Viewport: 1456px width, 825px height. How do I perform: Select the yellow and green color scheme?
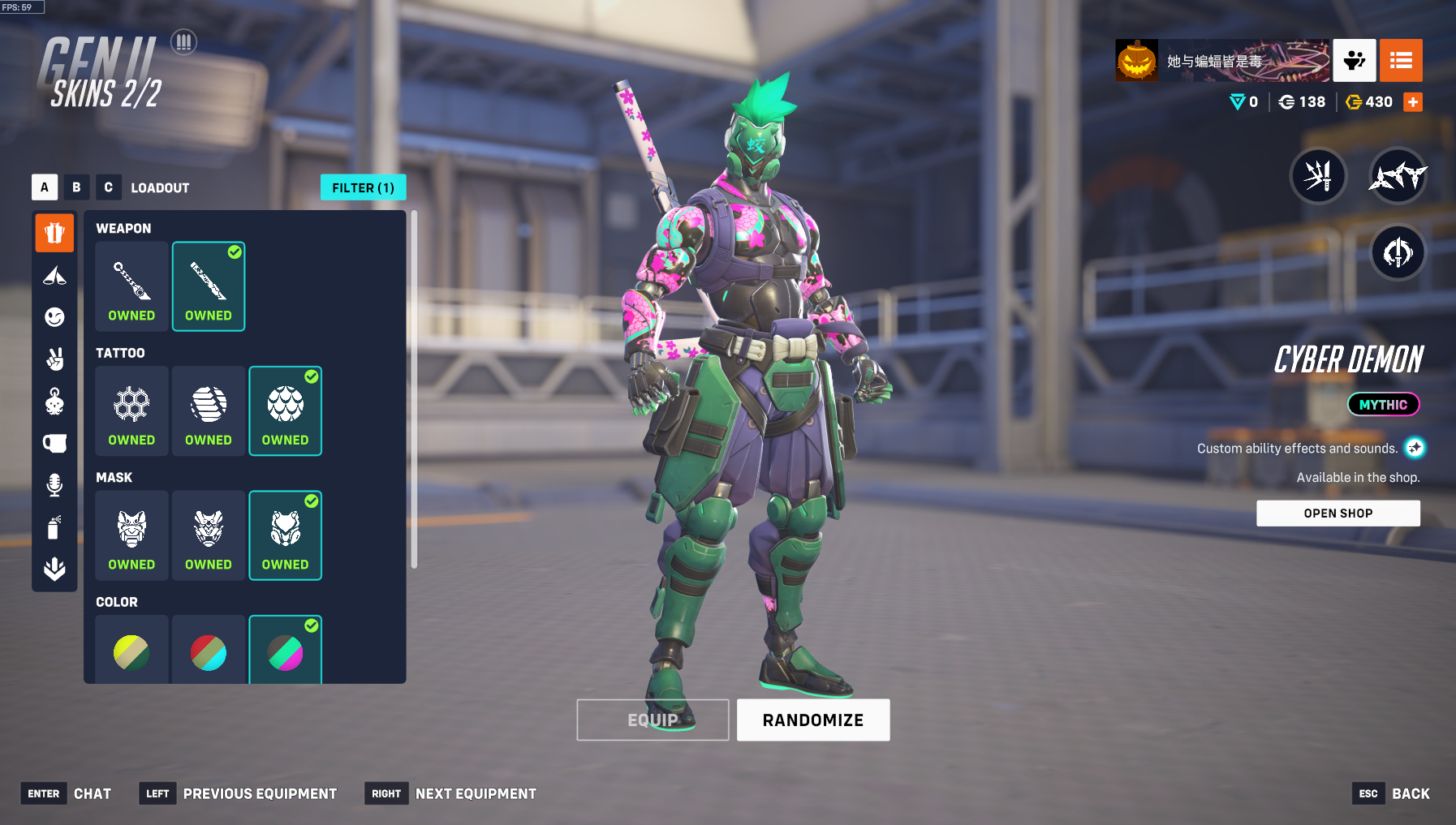[x=131, y=651]
